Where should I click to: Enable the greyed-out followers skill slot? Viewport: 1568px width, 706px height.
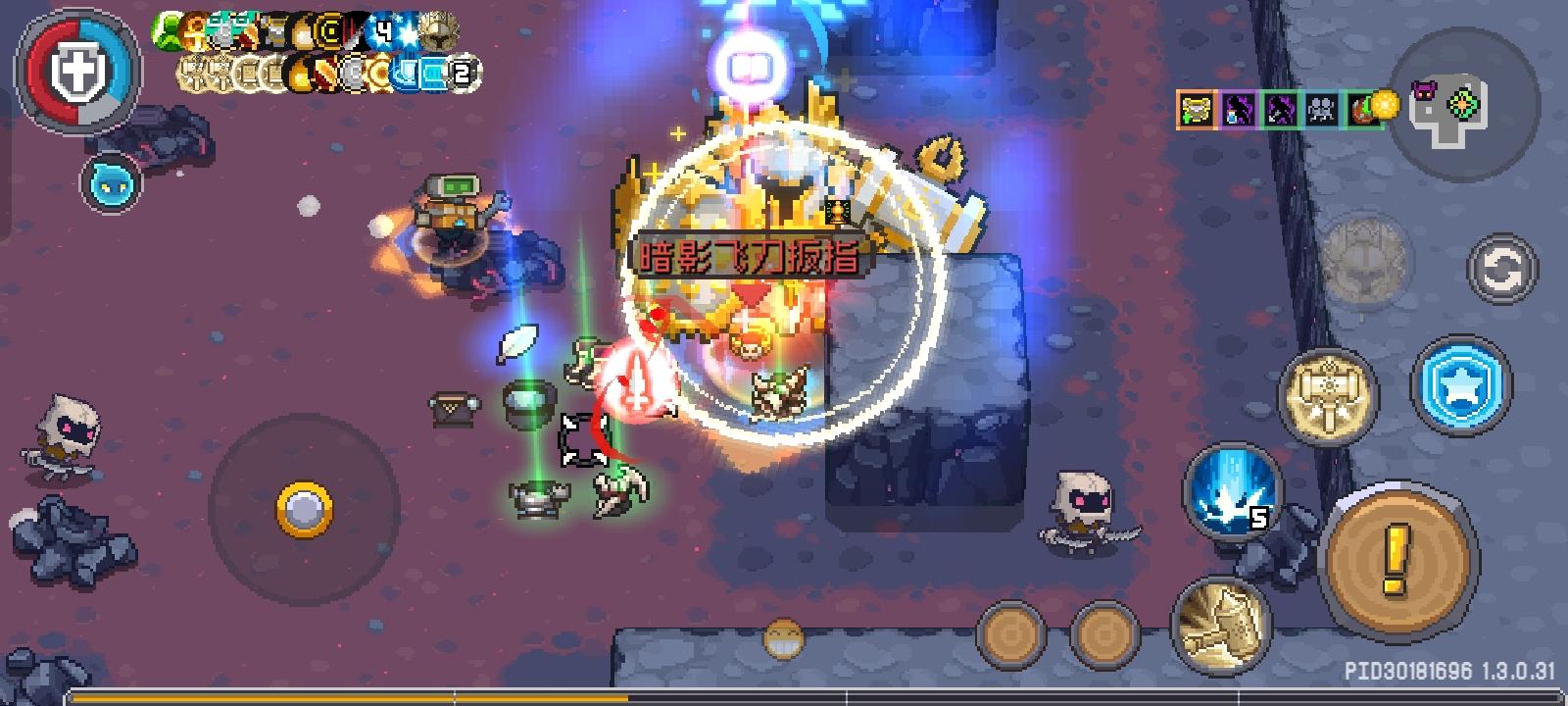pos(1320,108)
